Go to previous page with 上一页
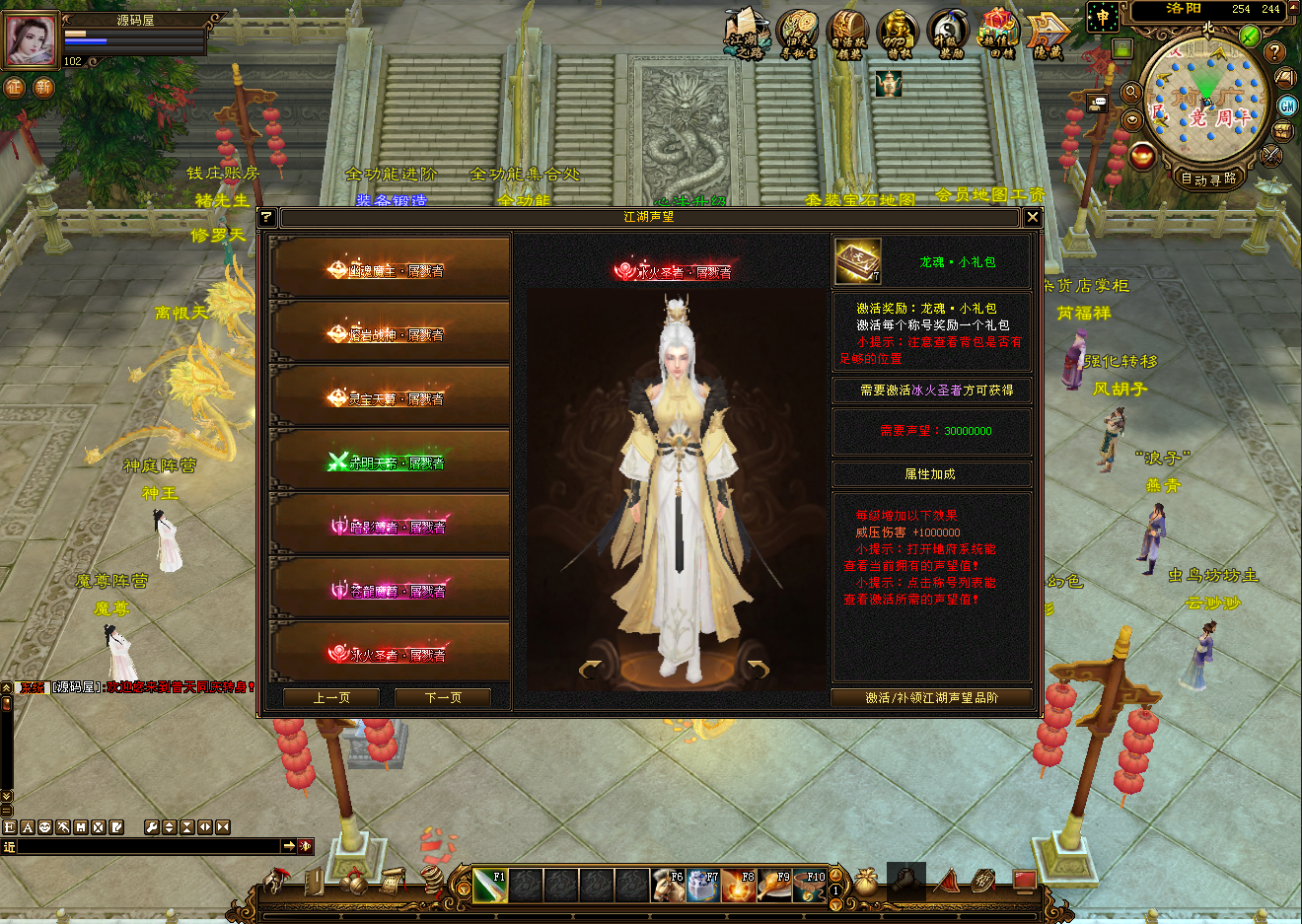Image resolution: width=1302 pixels, height=924 pixels. click(331, 697)
